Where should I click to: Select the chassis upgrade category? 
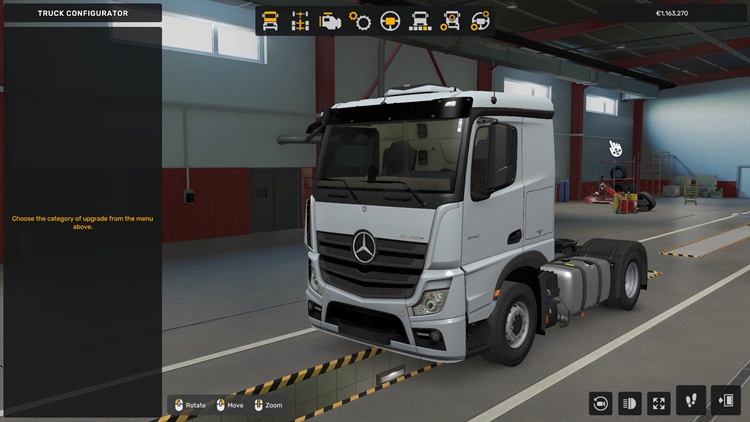300,21
